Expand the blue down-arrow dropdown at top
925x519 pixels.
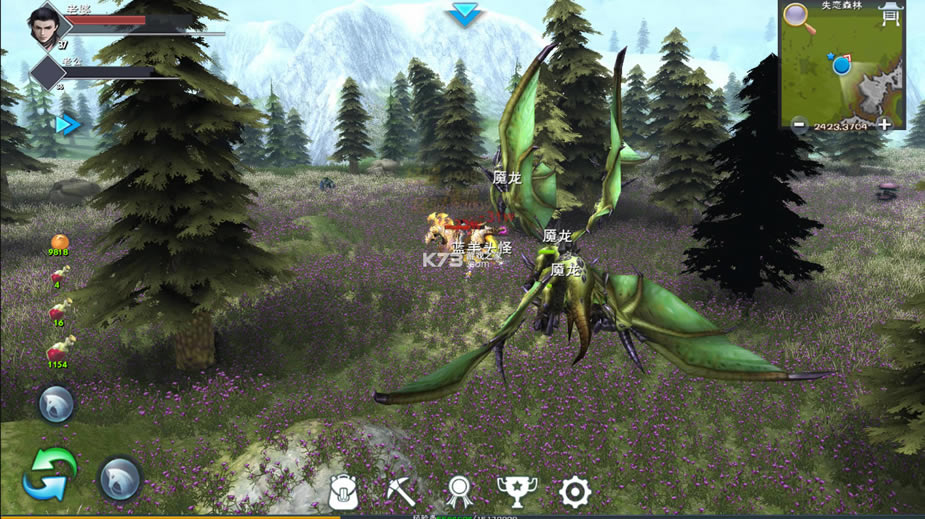pyautogui.click(x=465, y=14)
